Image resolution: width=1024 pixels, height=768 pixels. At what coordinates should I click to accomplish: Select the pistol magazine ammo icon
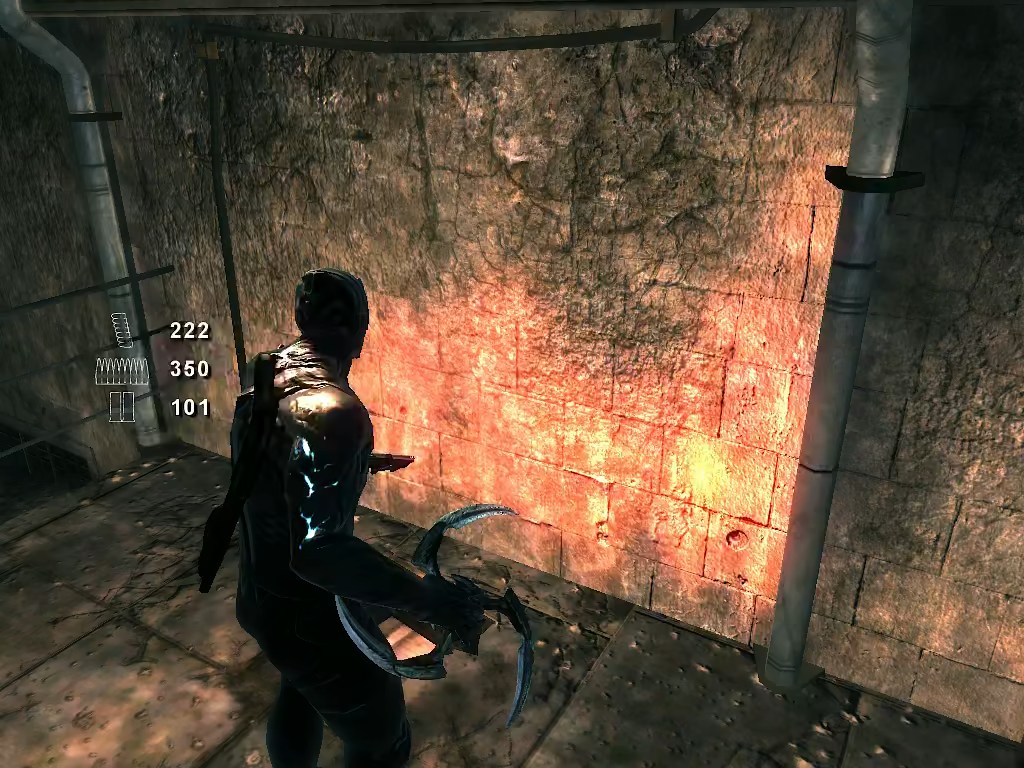coord(122,330)
